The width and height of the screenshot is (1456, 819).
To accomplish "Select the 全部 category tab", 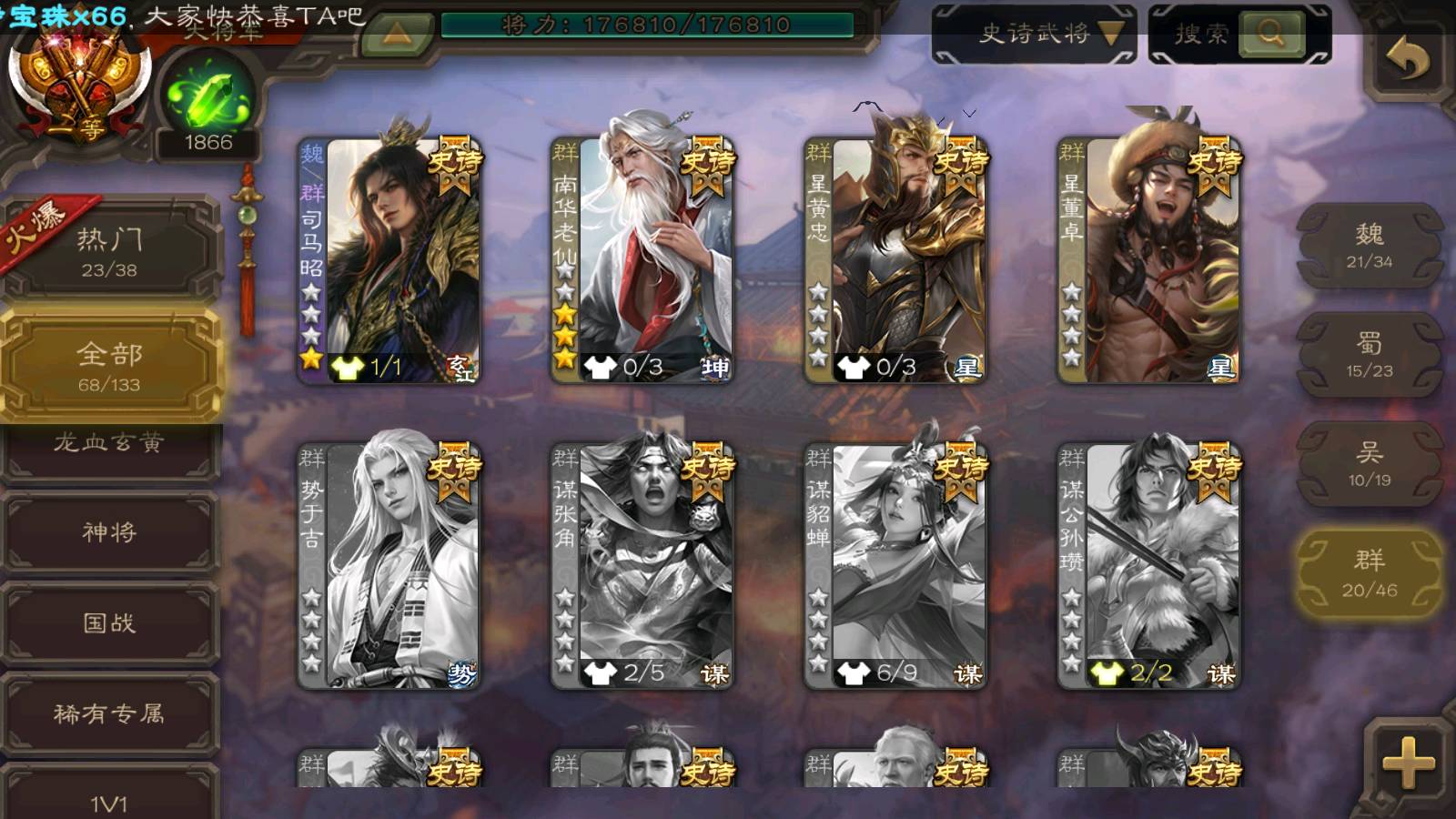I will coord(109,366).
